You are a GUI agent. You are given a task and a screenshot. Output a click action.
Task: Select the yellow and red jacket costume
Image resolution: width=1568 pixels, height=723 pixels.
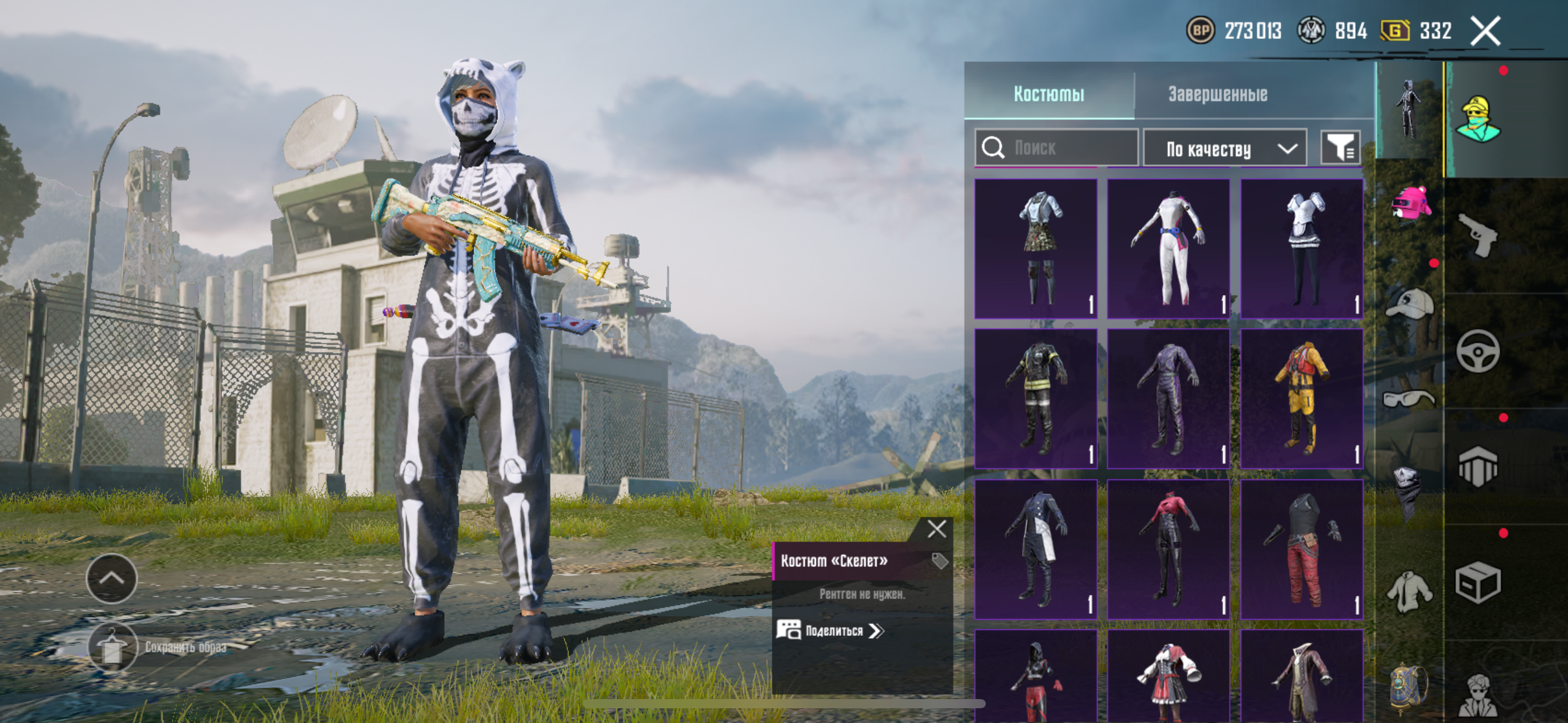point(1301,399)
